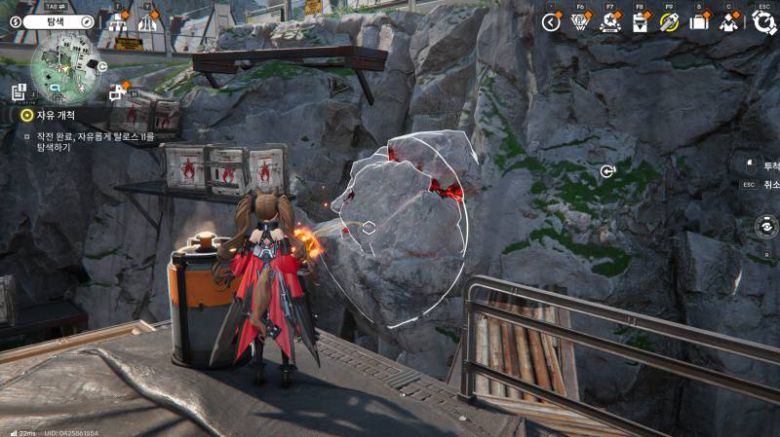Image resolution: width=780 pixels, height=437 pixels.
Task: Open the yellow ringed headhunt icon
Action: [670, 22]
